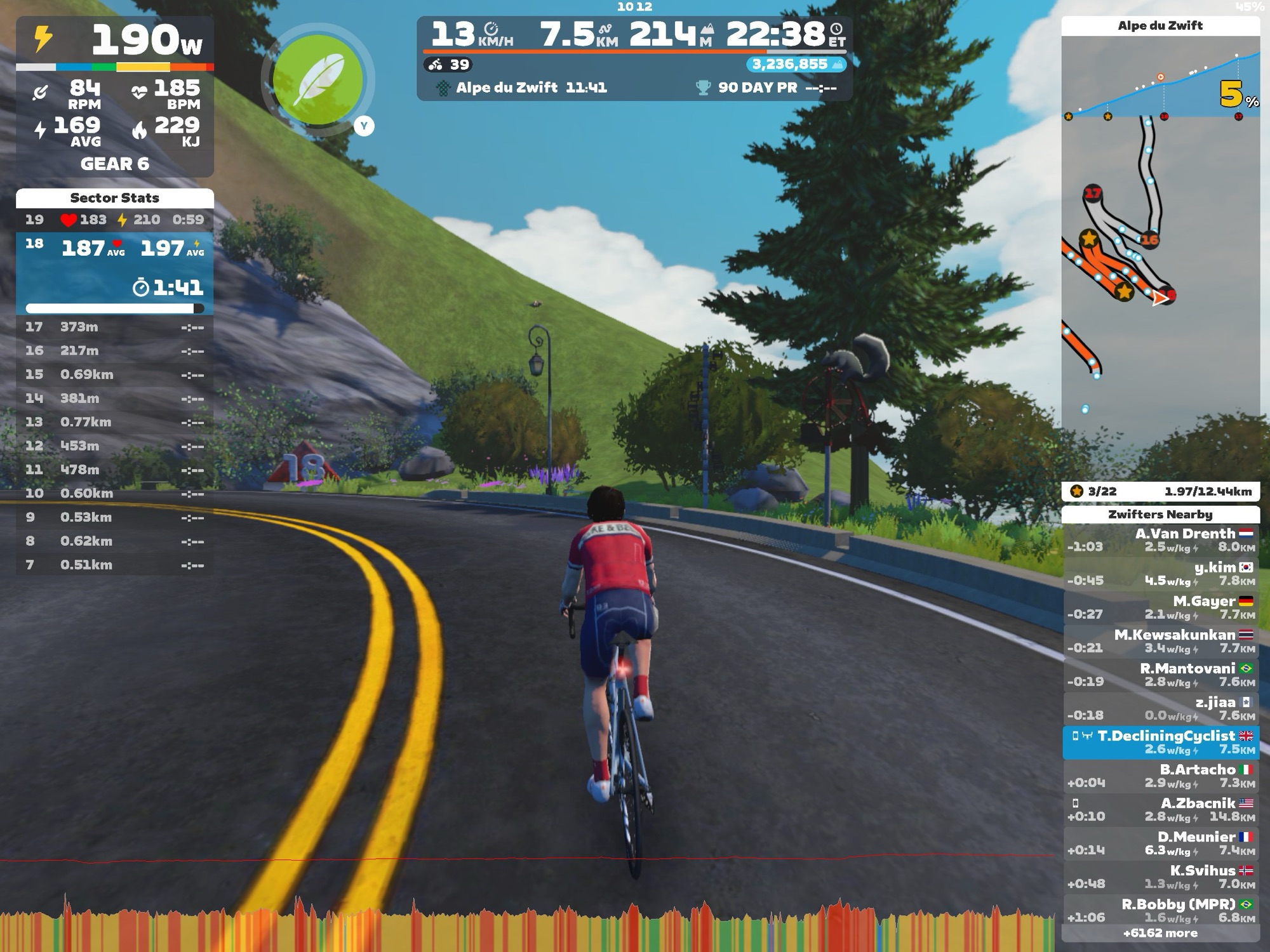The height and width of the screenshot is (952, 1270).
Task: Click the Sector Stats panel header
Action: [114, 198]
